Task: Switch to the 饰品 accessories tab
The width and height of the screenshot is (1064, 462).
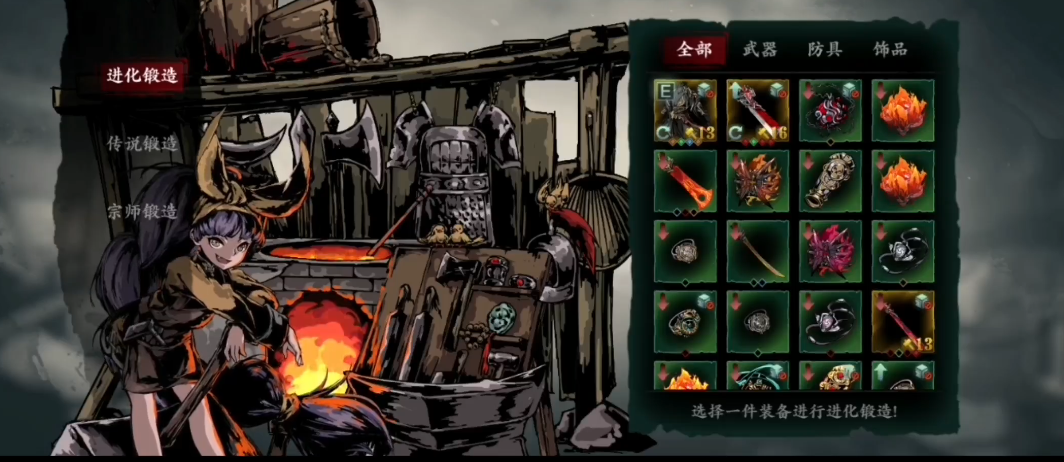Action: click(890, 49)
